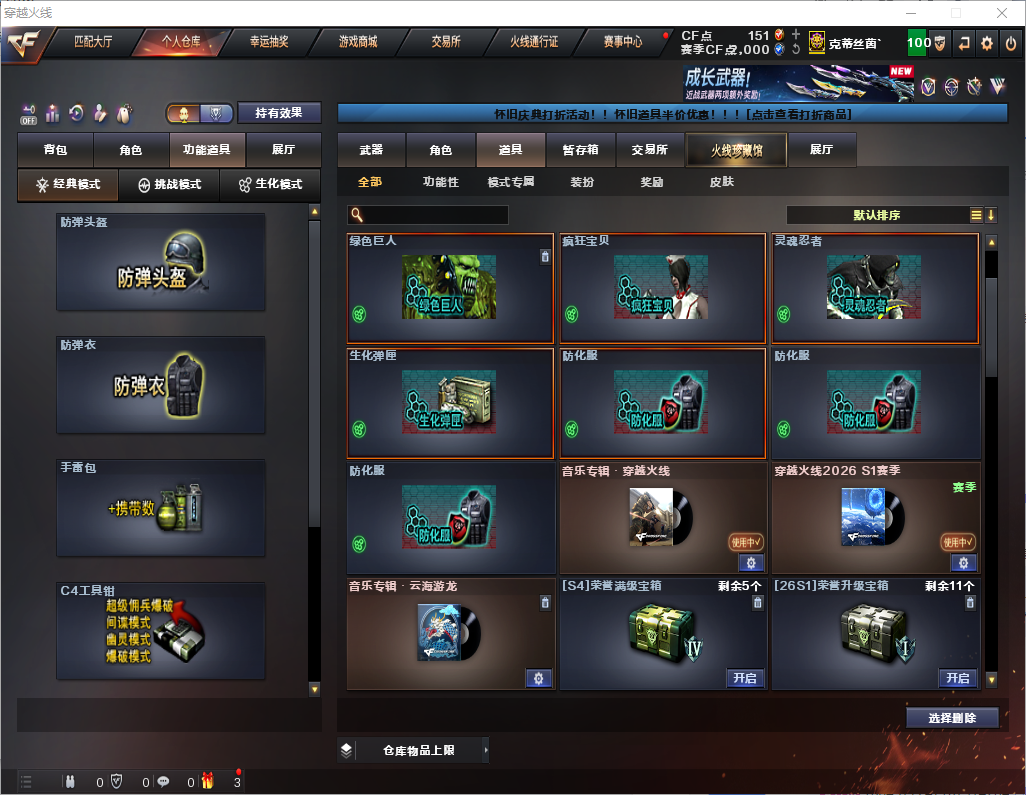Select the 防弹头盔 equipment slot
The height and width of the screenshot is (795, 1026).
[161, 262]
